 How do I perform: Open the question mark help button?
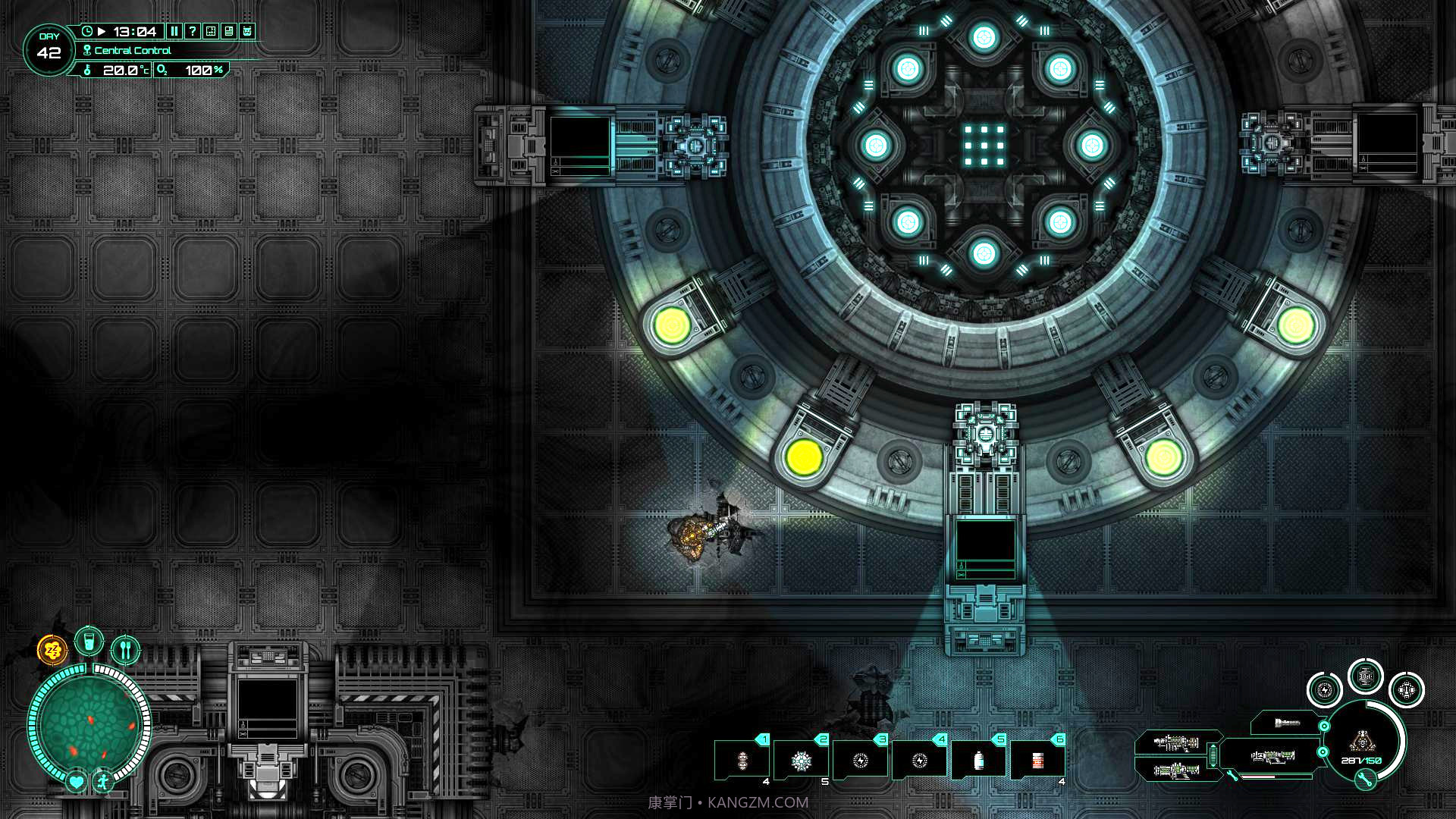[x=193, y=31]
